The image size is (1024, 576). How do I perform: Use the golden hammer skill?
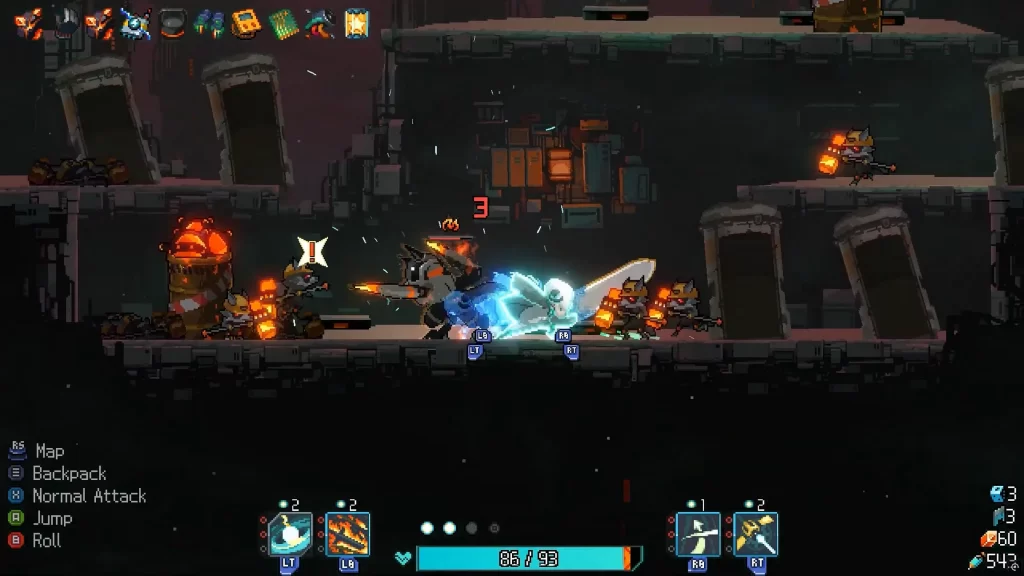(756, 534)
